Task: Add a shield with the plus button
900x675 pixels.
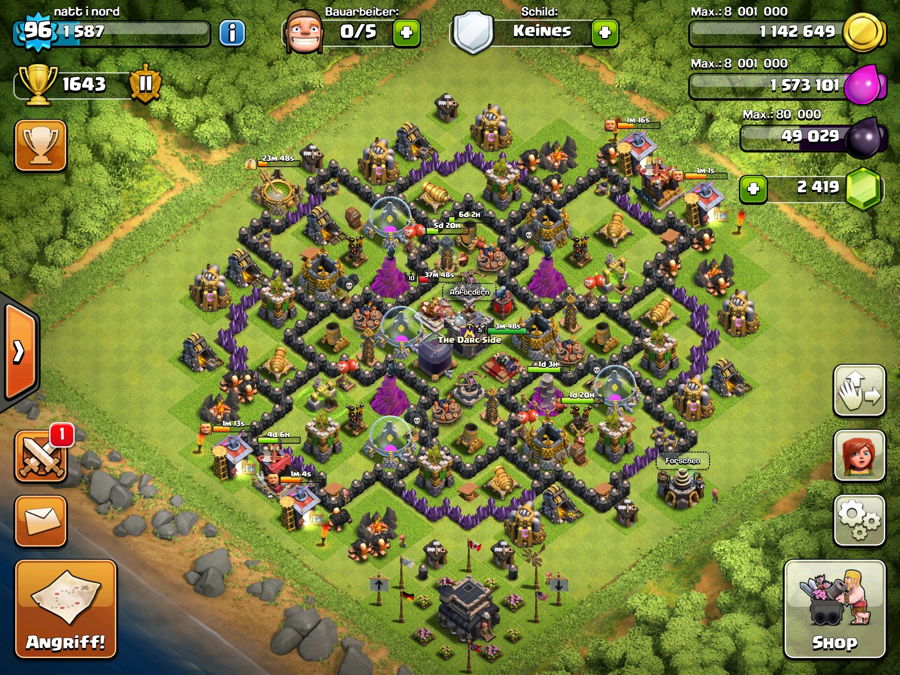Action: [x=604, y=32]
